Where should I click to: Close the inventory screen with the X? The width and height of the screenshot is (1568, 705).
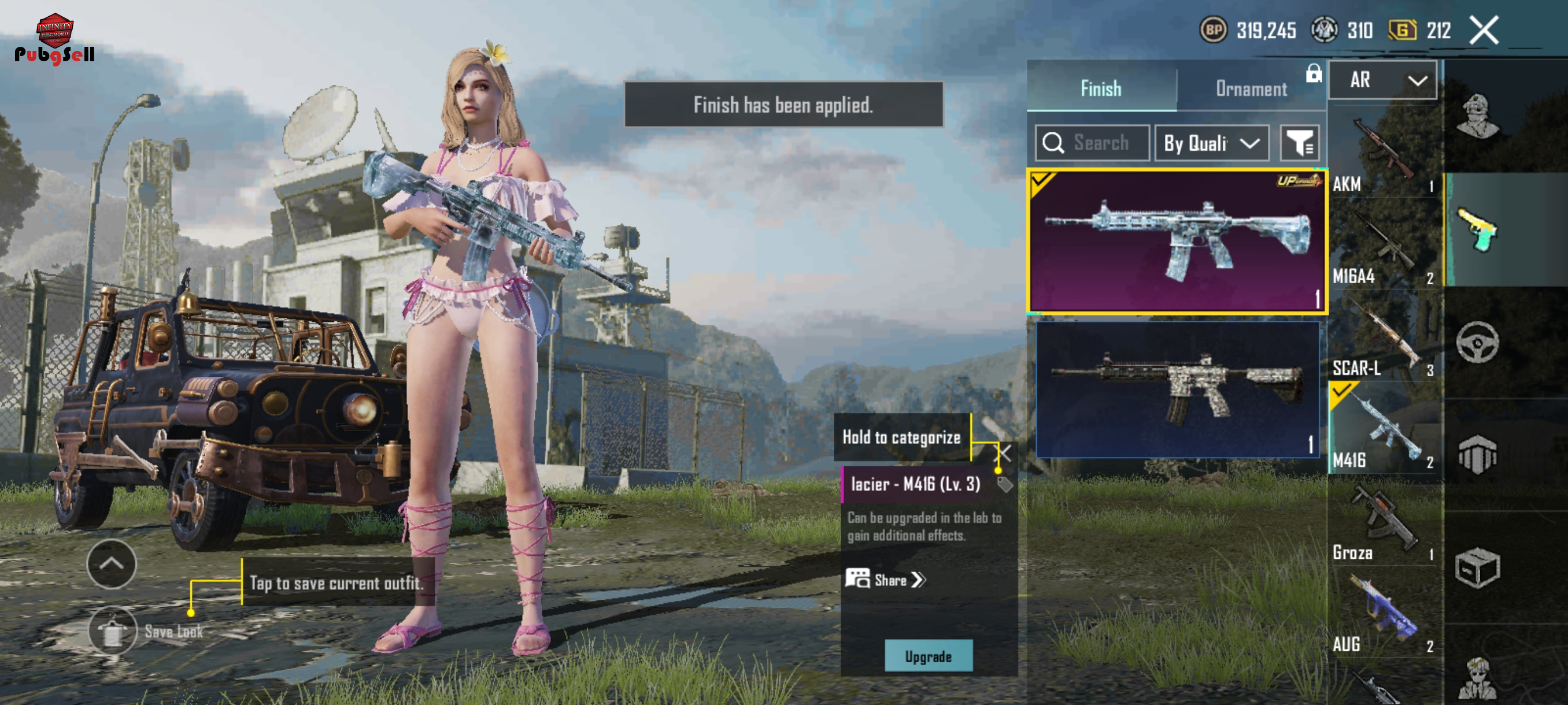click(1484, 30)
